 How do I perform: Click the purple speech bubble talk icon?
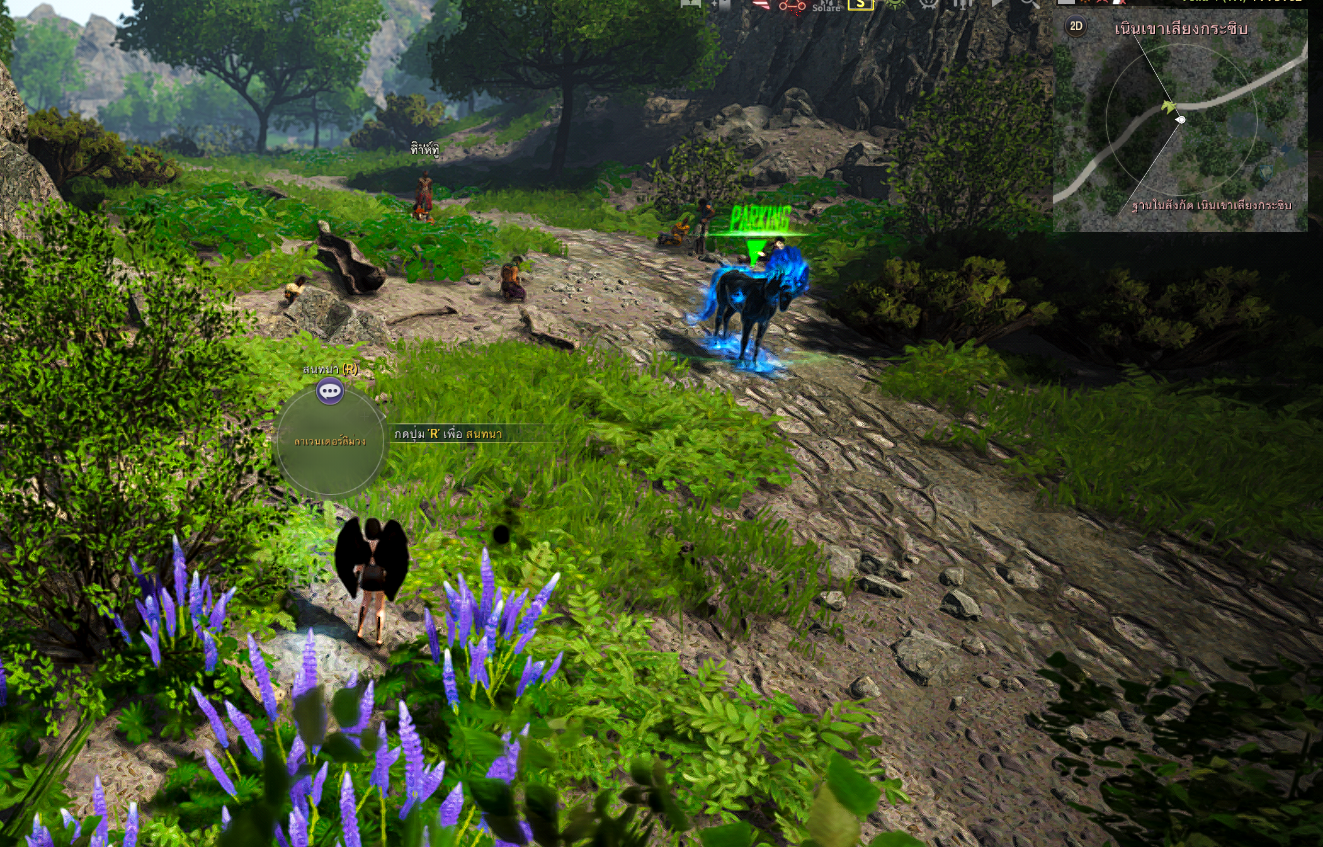pos(330,391)
